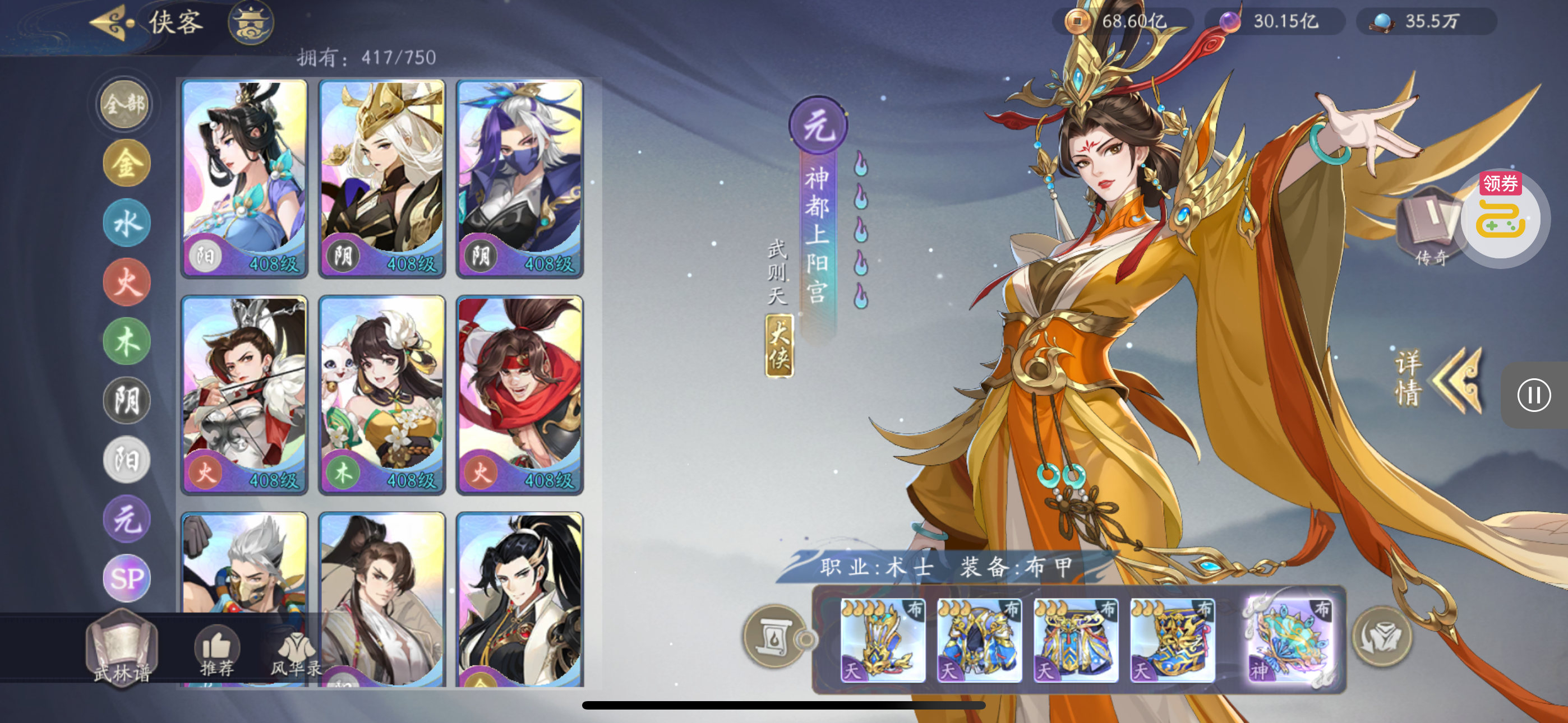Claim coupons via the 领券 gamepad icon

point(1501,219)
